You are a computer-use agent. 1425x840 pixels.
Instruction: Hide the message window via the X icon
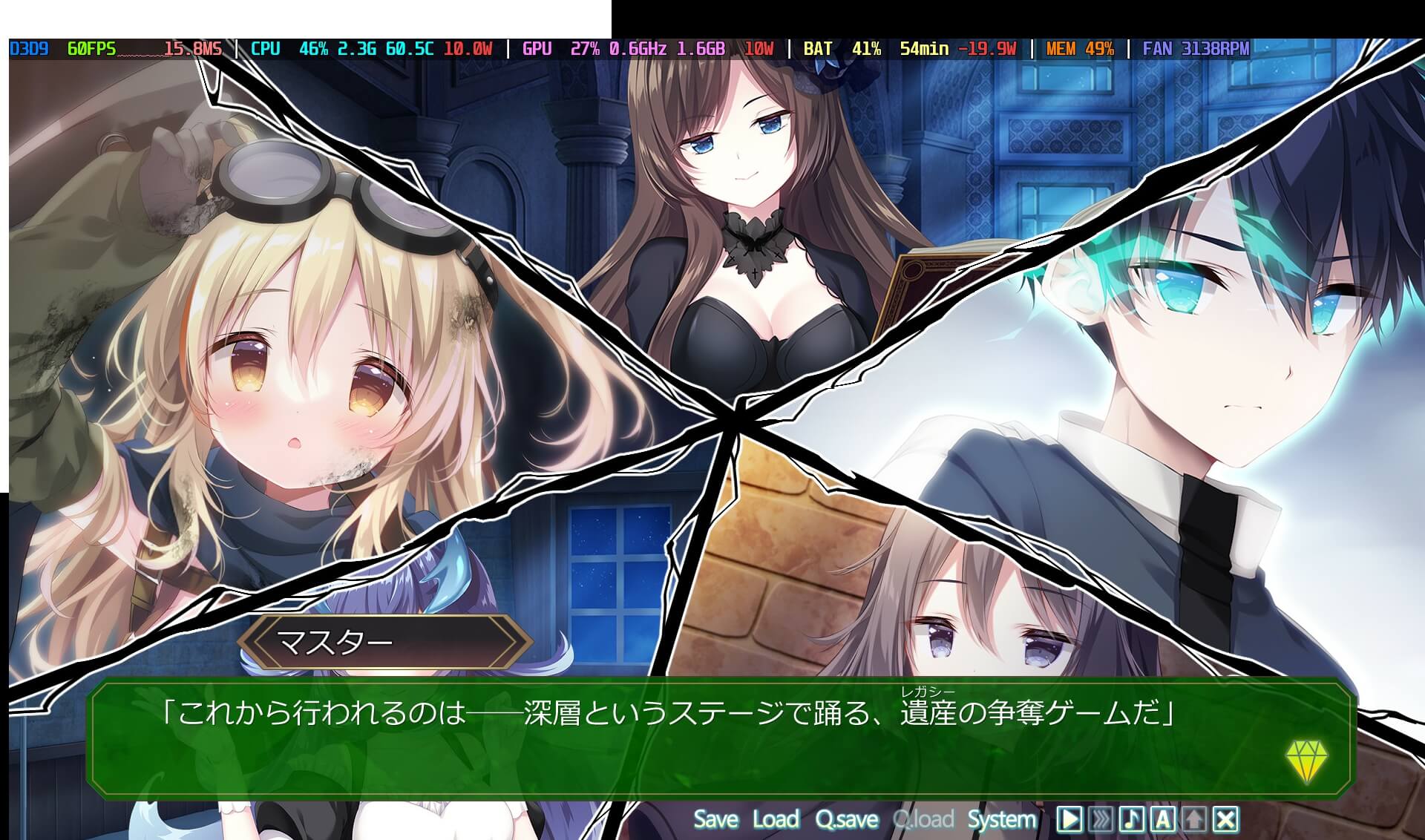tap(1225, 820)
